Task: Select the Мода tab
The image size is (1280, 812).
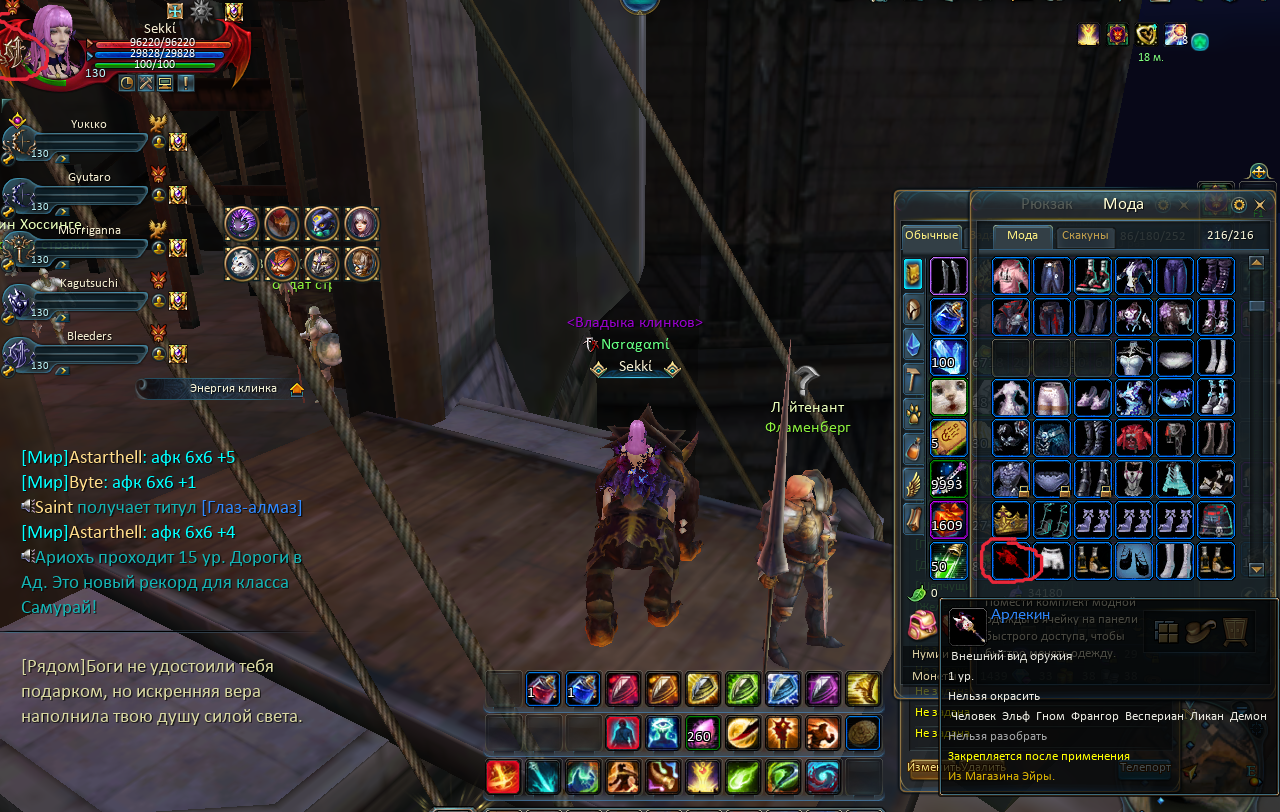Action: [x=1022, y=236]
